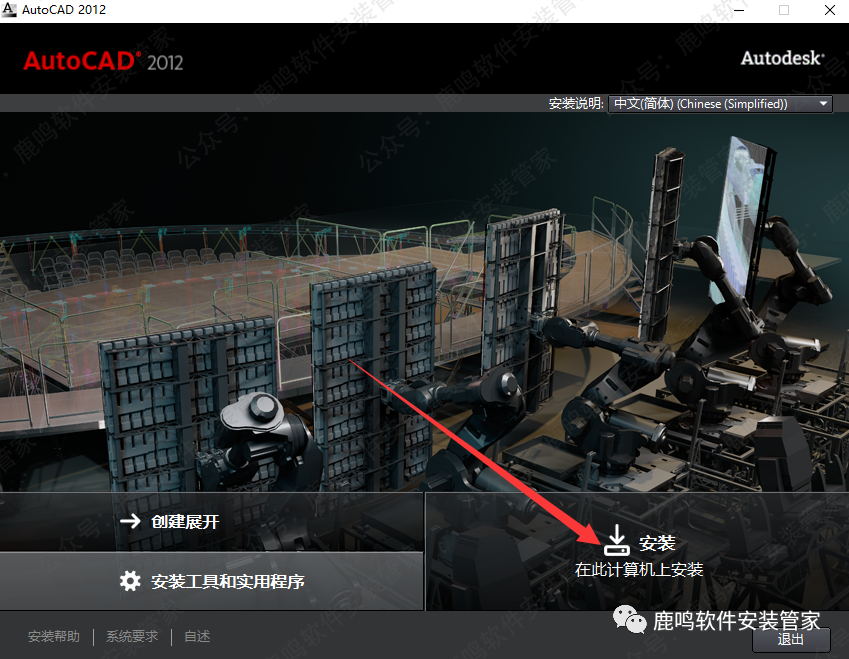Click the 退出 exit button
This screenshot has width=849, height=659.
coord(790,639)
